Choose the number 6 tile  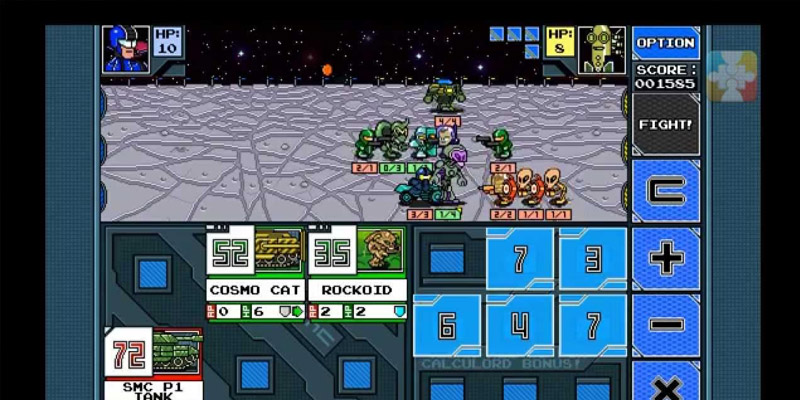pos(447,326)
